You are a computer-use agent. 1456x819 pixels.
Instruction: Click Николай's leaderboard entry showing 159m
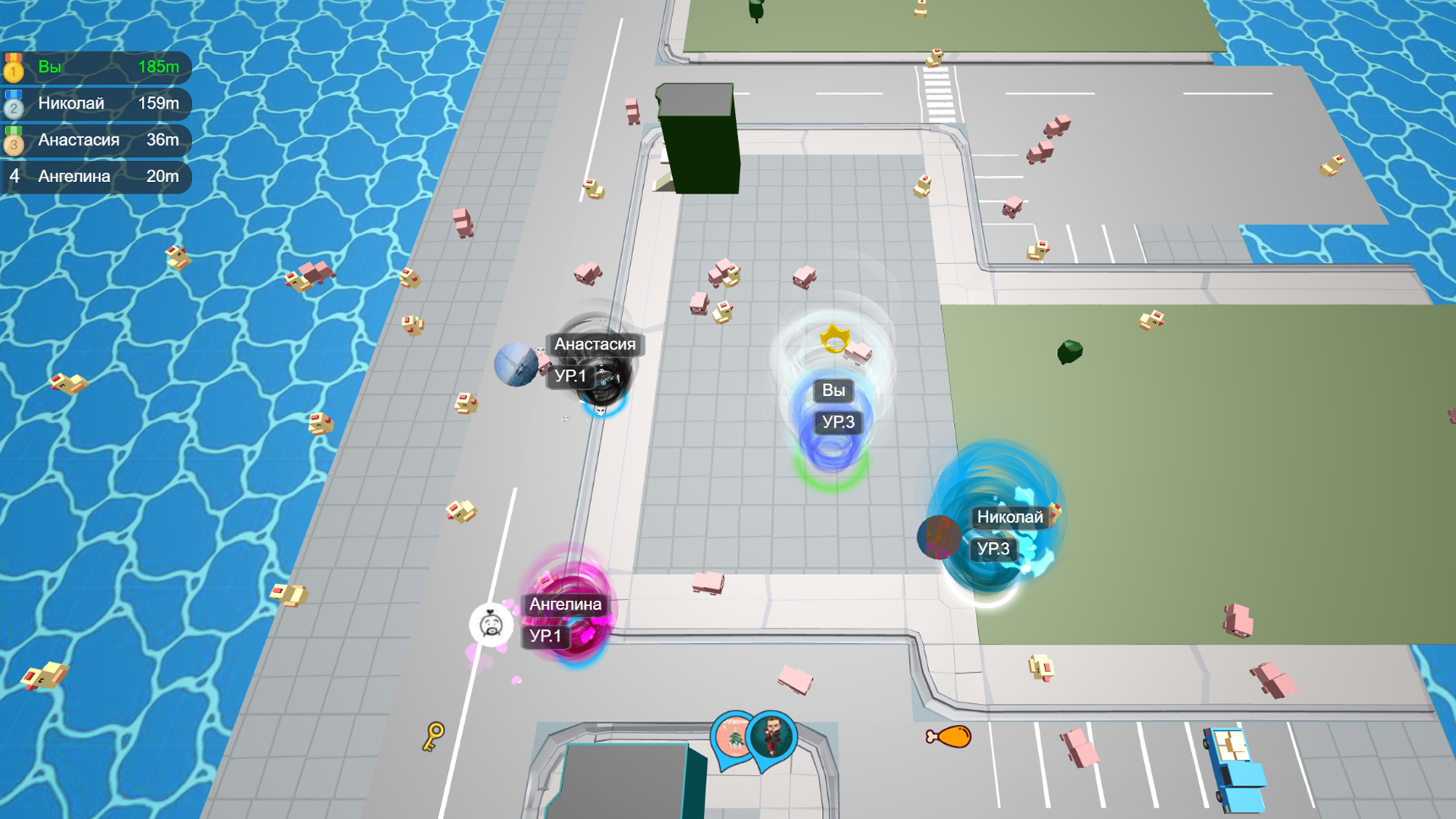click(x=95, y=104)
